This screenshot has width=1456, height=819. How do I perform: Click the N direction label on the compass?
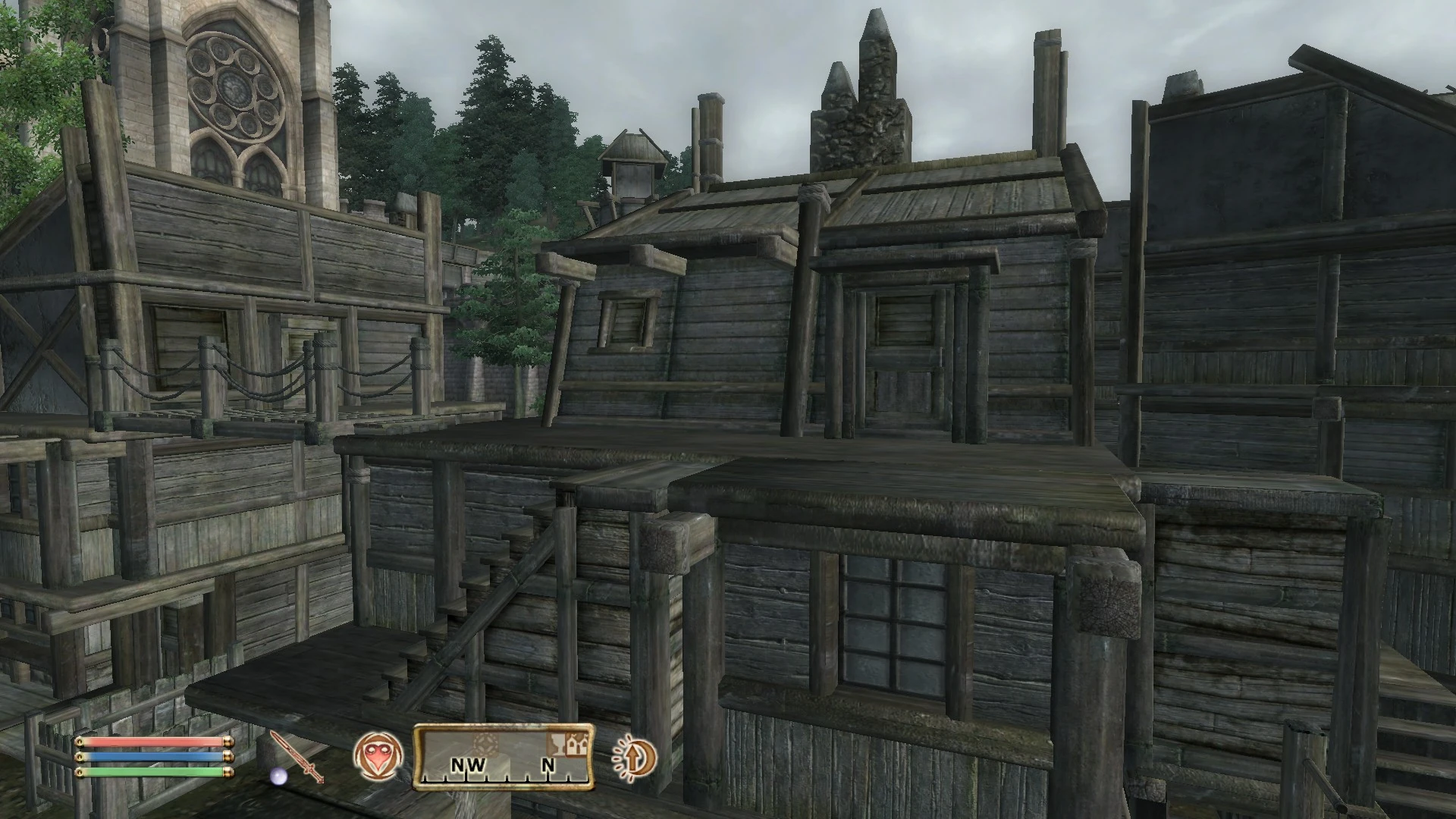tap(546, 764)
